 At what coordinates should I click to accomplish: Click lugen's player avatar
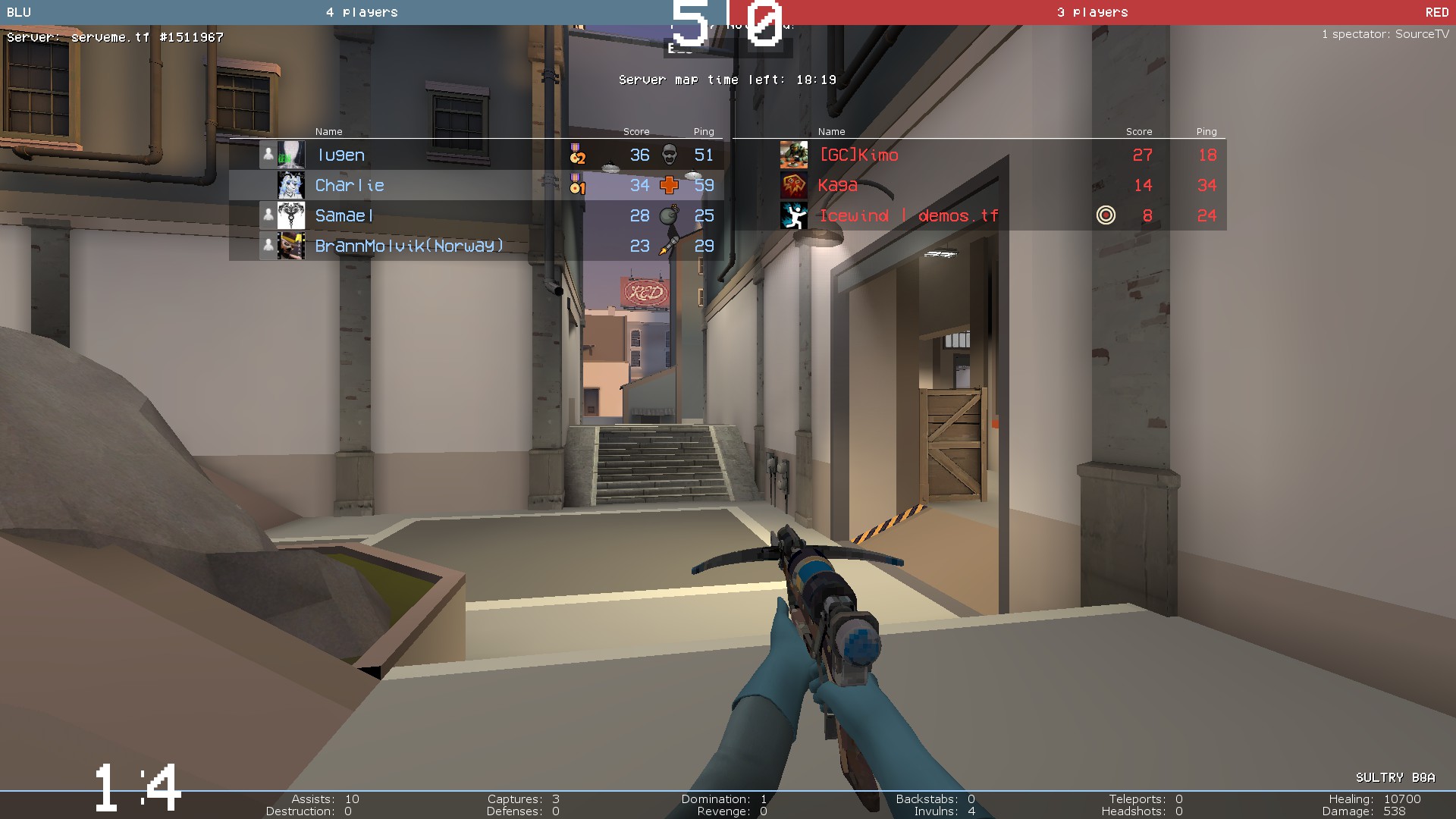coord(291,155)
